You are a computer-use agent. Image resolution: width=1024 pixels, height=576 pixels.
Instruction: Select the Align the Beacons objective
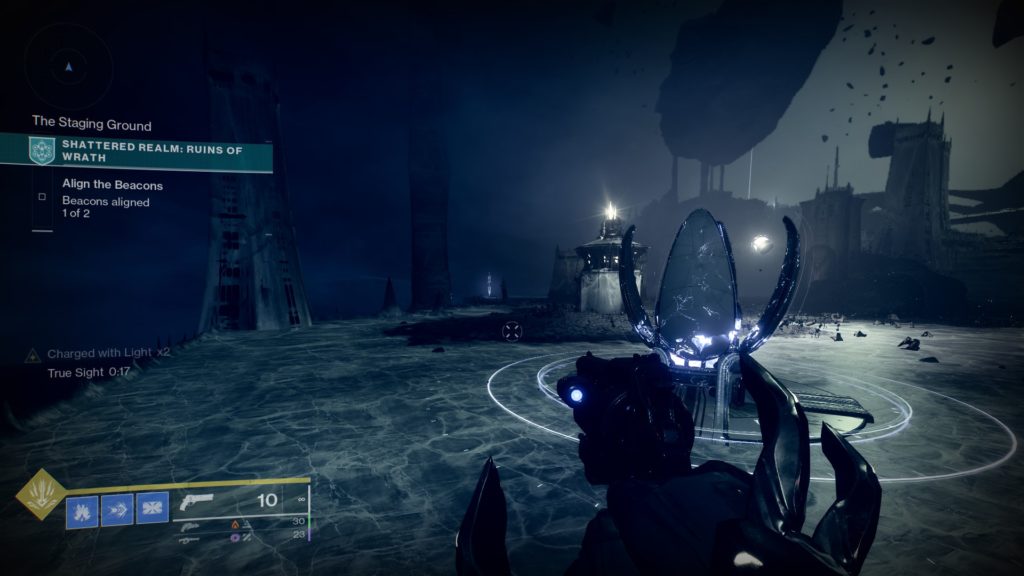(x=112, y=185)
